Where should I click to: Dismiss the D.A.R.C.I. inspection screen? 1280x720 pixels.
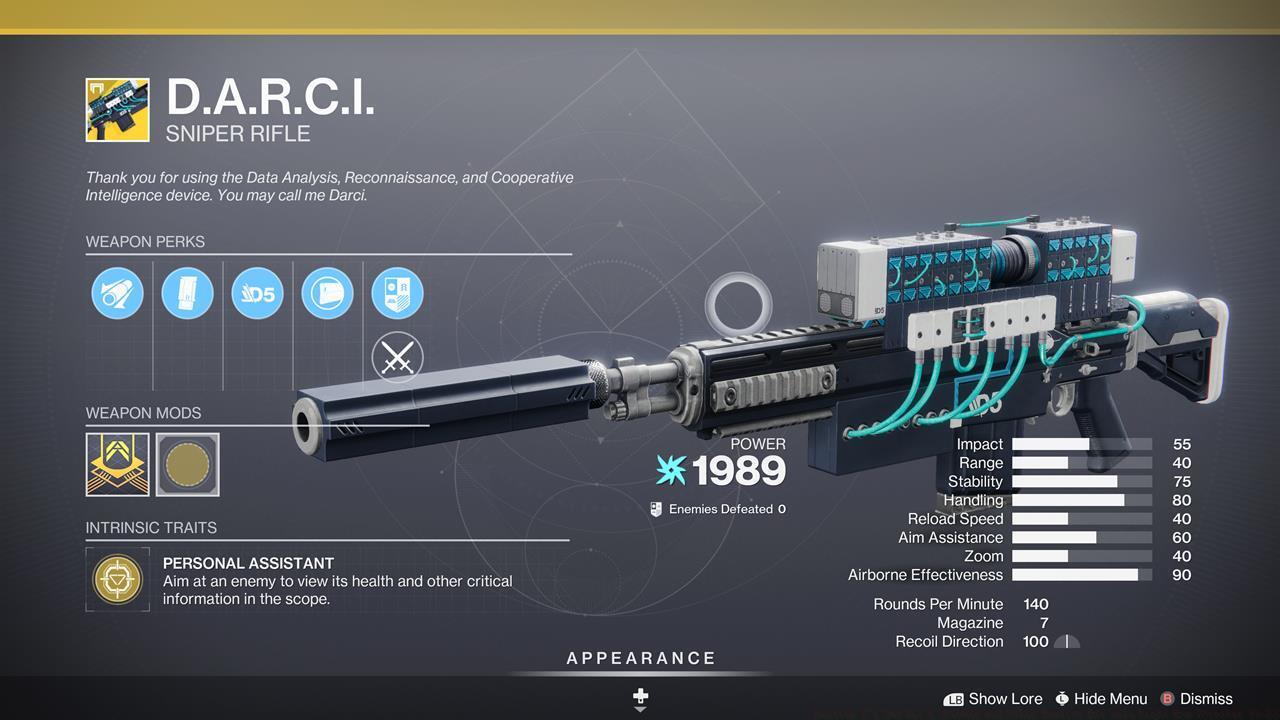click(1196, 699)
